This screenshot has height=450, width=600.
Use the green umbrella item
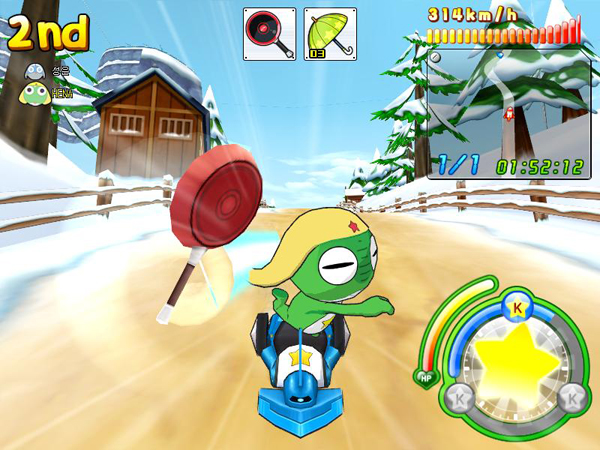[328, 33]
